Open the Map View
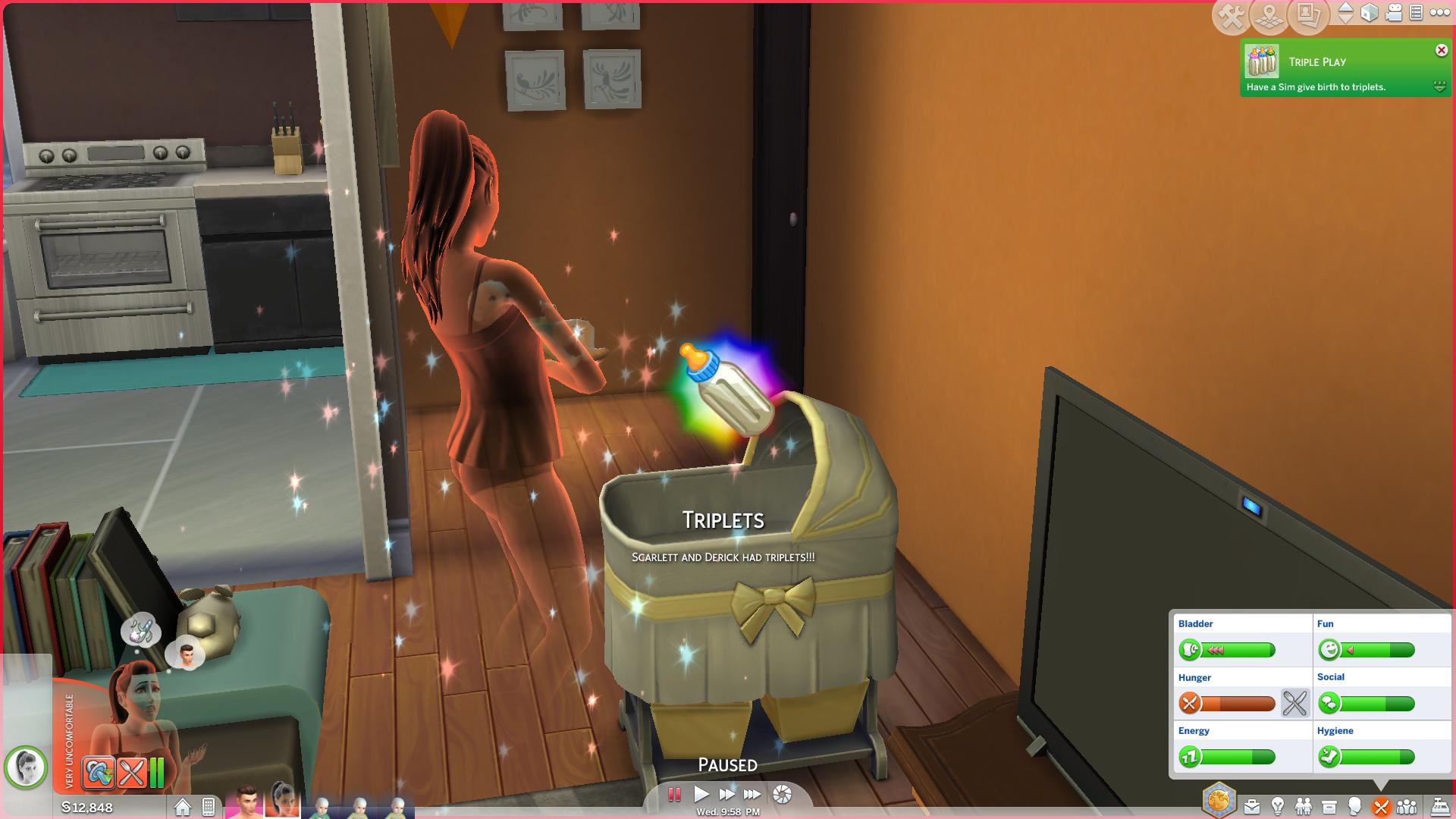 (x=1269, y=14)
